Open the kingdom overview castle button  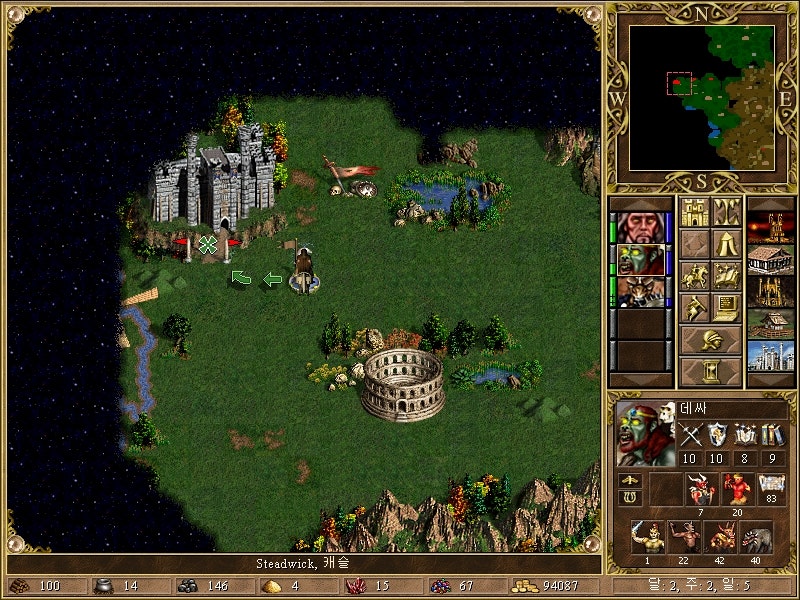694,212
